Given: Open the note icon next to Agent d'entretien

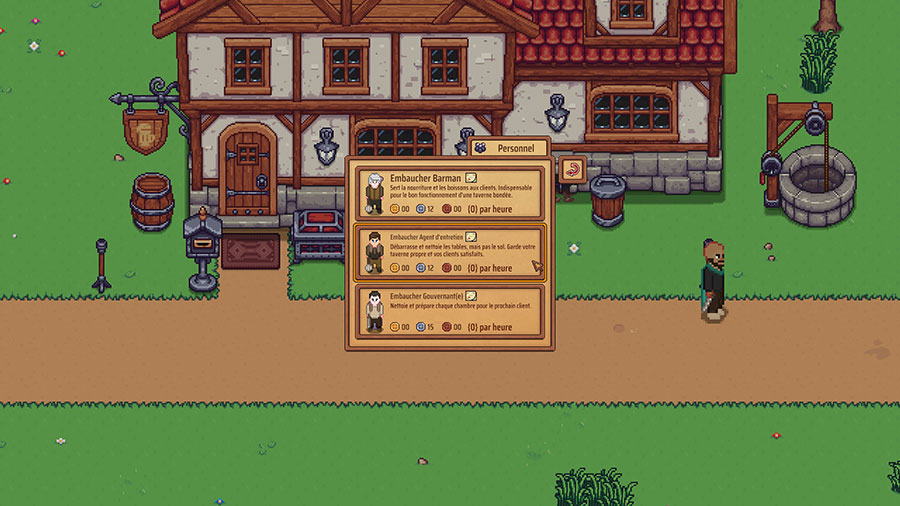Looking at the screenshot, I should [472, 237].
